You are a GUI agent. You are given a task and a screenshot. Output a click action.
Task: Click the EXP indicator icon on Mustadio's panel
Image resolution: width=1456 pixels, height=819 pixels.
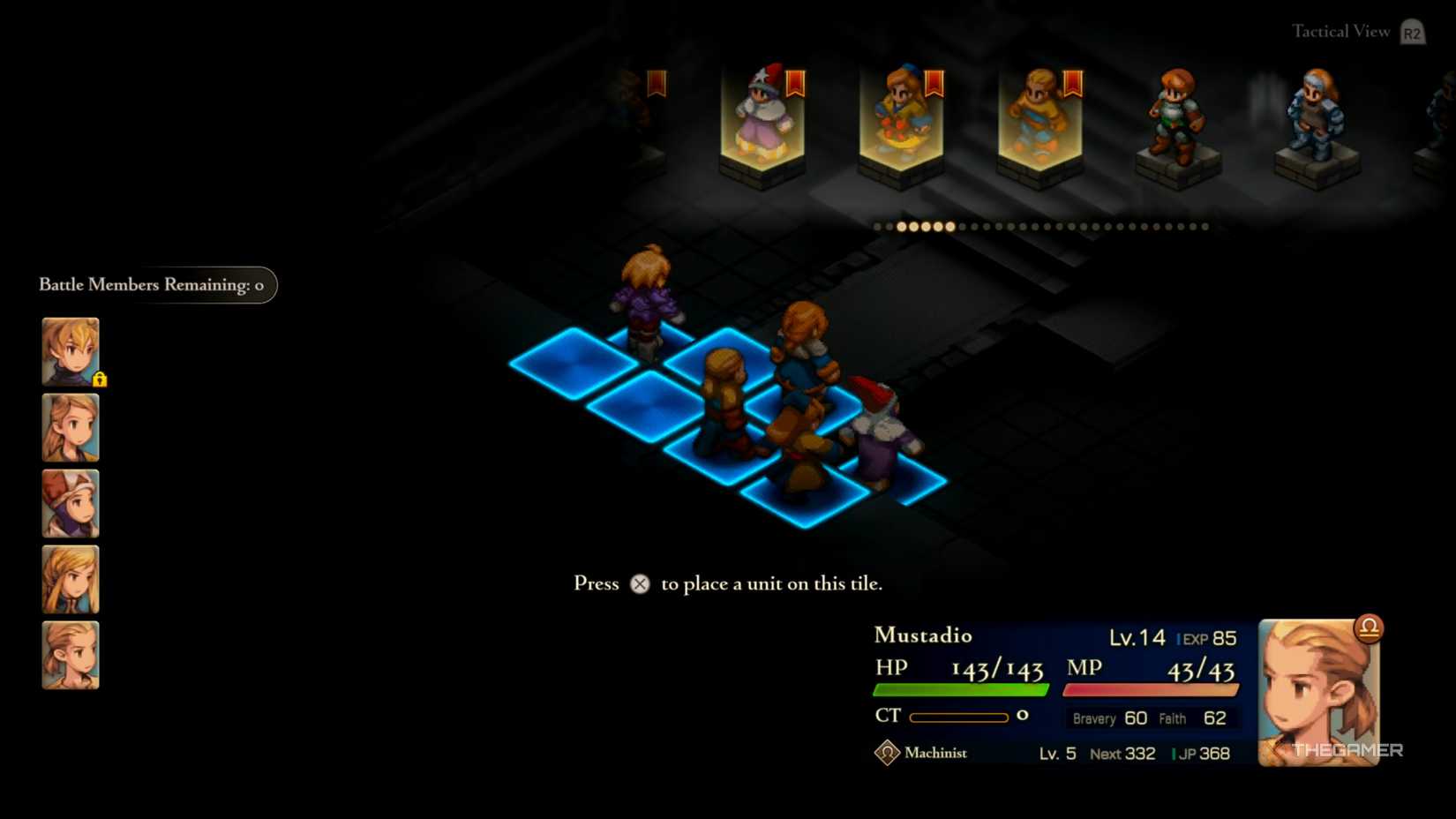pyautogui.click(x=1180, y=637)
